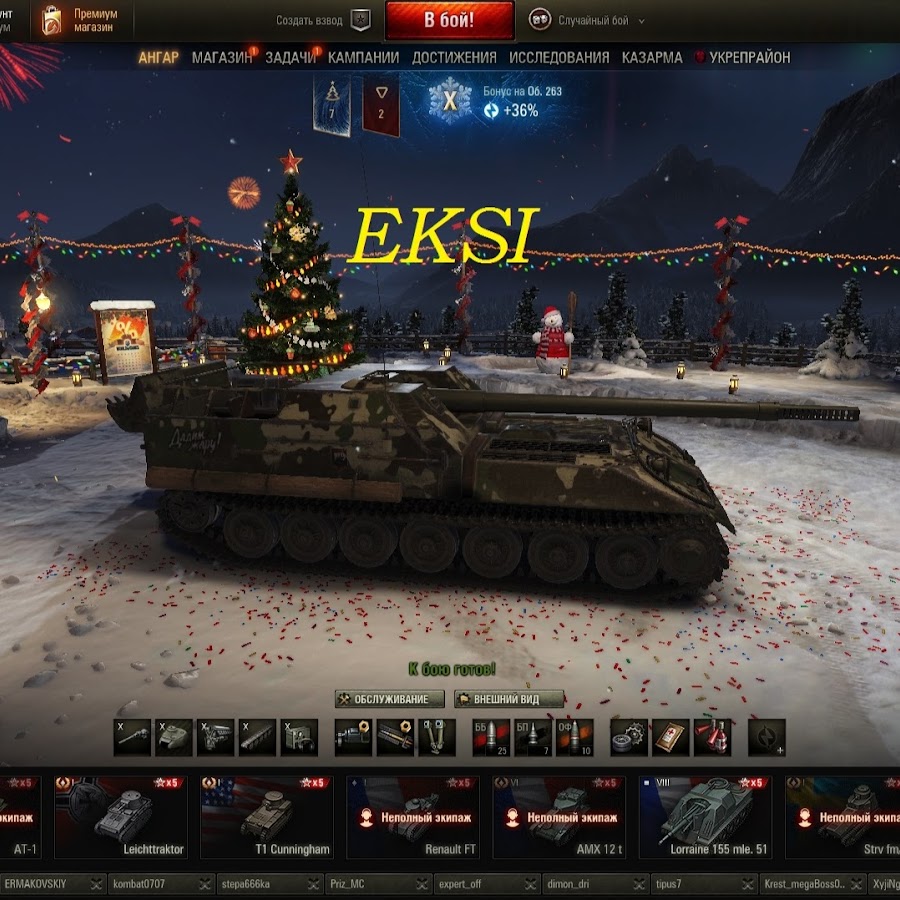Screen dimensions: 900x900
Task: Close the kombat0707 chat tab
Action: tap(205, 884)
